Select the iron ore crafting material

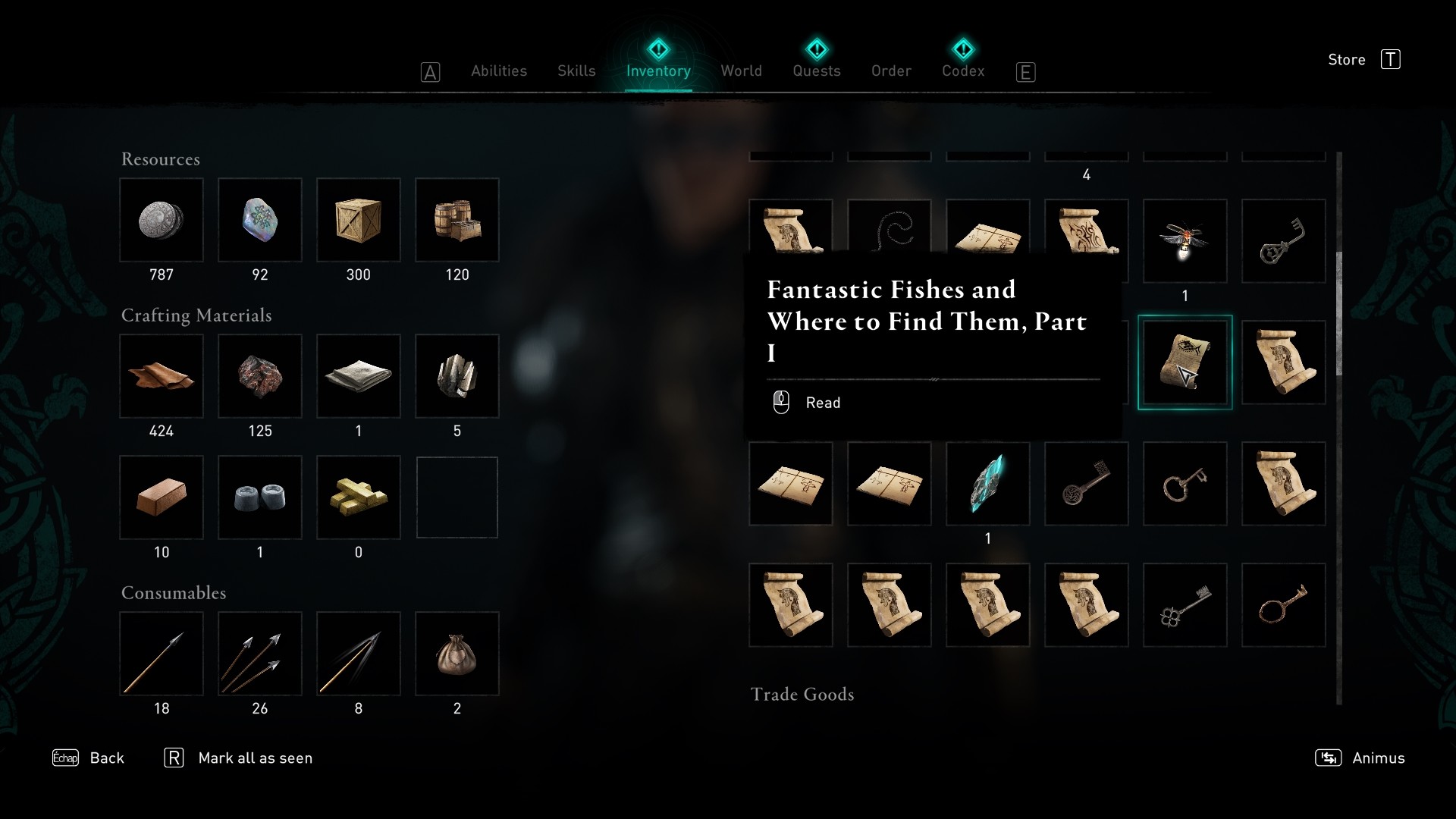point(260,377)
